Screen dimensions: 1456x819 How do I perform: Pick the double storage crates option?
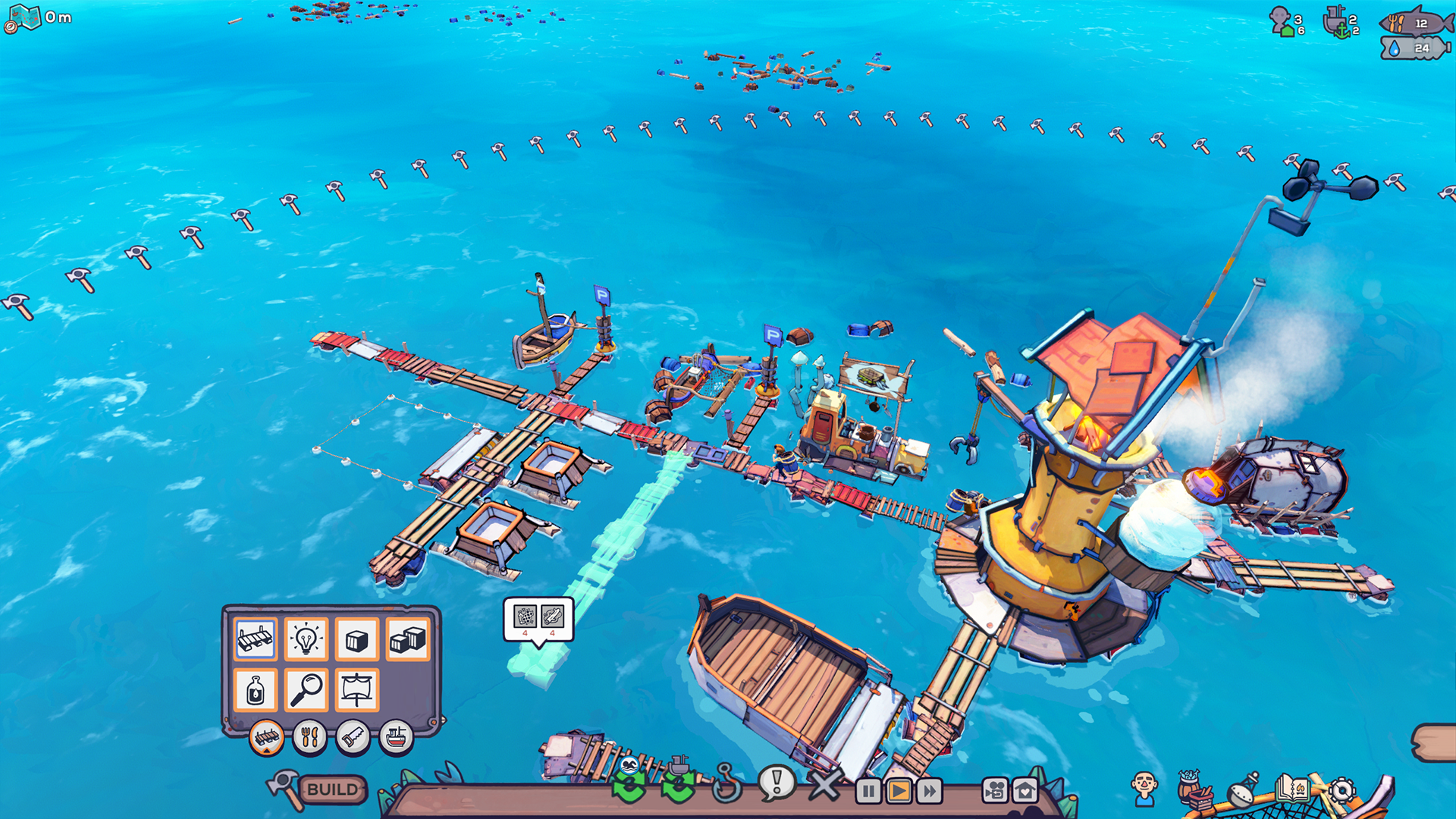pos(407,639)
